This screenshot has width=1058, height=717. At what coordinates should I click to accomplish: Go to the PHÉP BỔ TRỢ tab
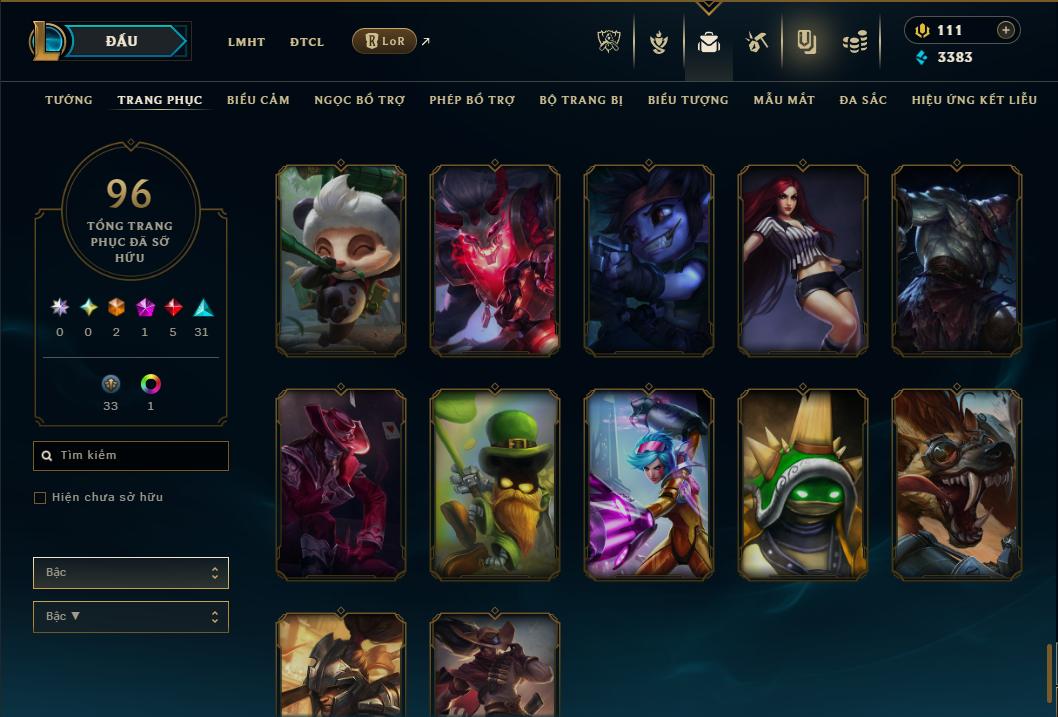pyautogui.click(x=472, y=100)
